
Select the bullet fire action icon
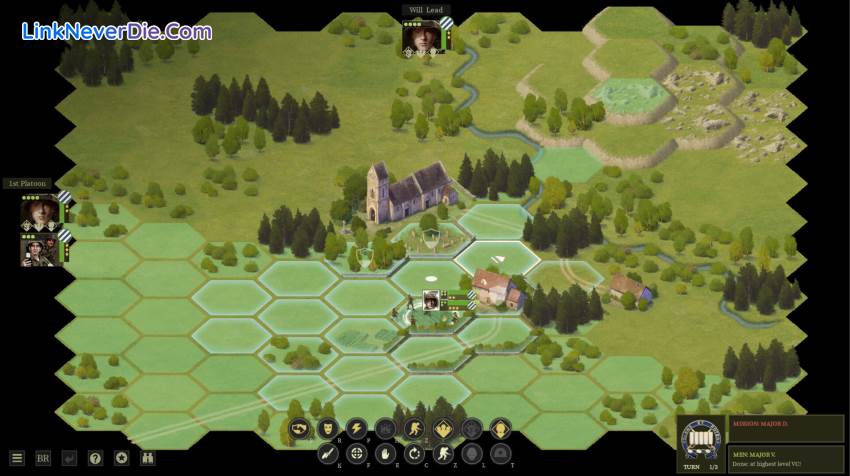coord(327,454)
